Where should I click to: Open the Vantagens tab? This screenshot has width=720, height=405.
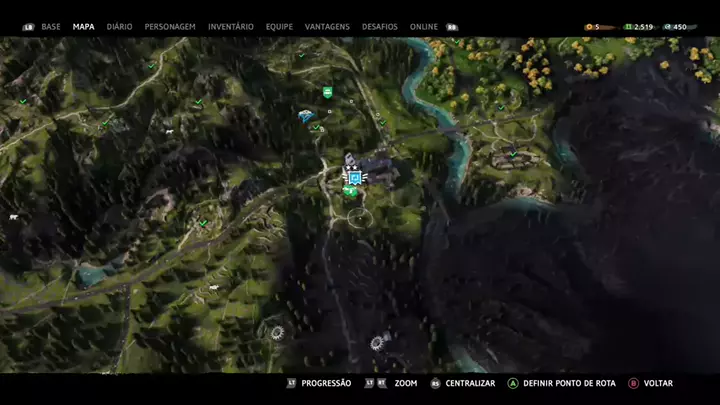pyautogui.click(x=329, y=27)
